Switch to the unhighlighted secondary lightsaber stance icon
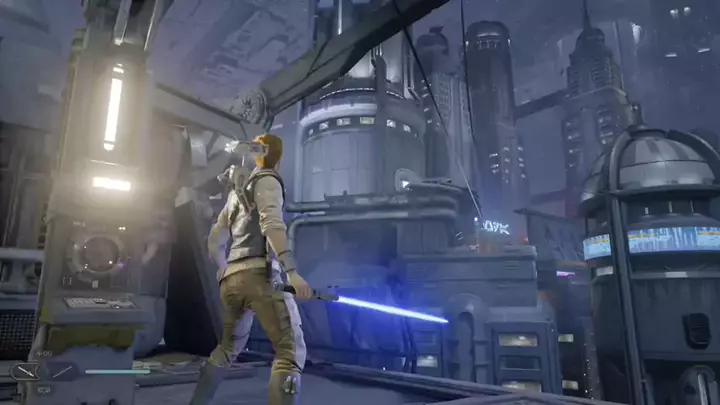The height and width of the screenshot is (405, 720). click(61, 372)
